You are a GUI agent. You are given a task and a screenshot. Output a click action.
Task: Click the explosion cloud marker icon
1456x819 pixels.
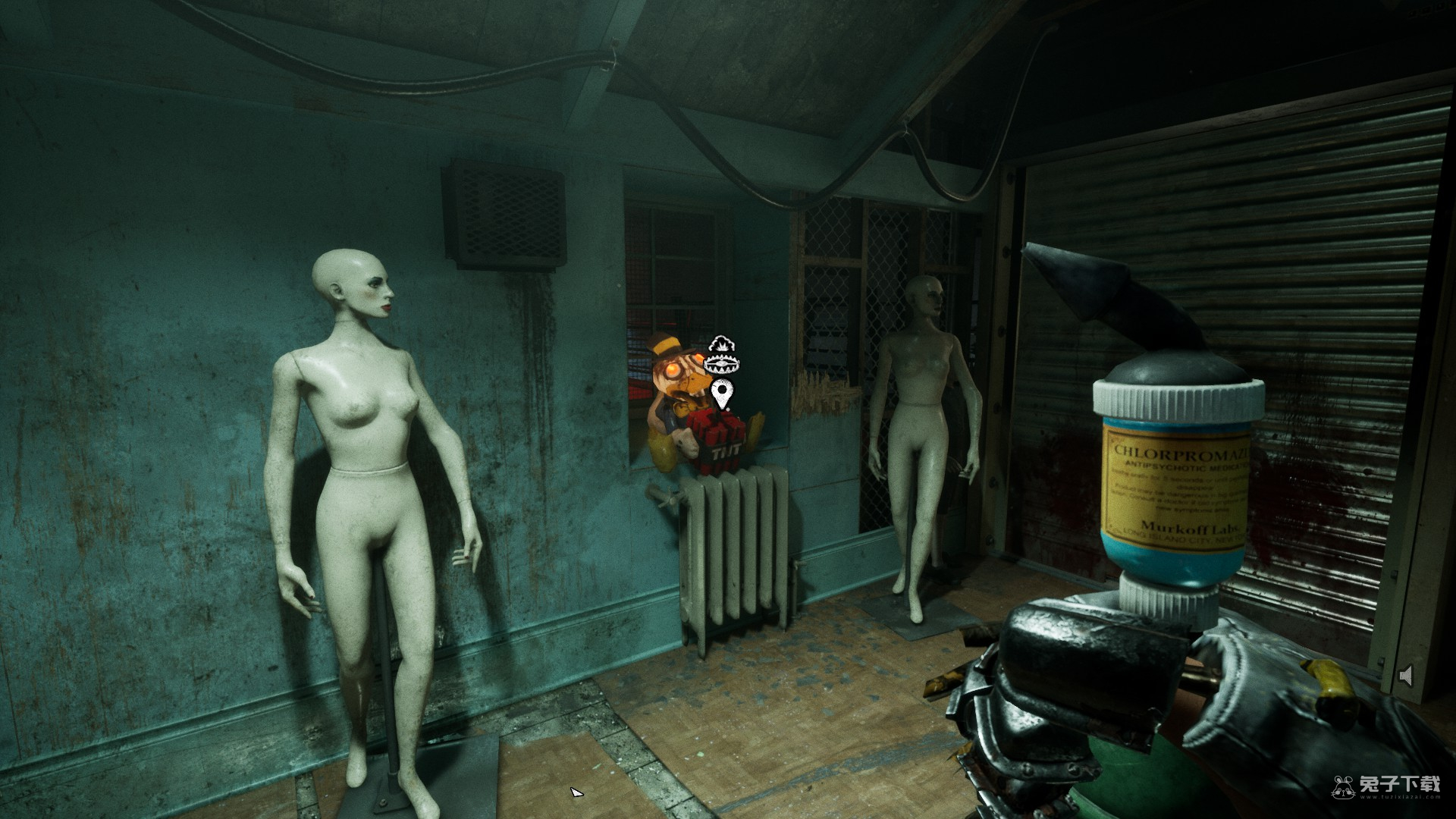pos(721,344)
